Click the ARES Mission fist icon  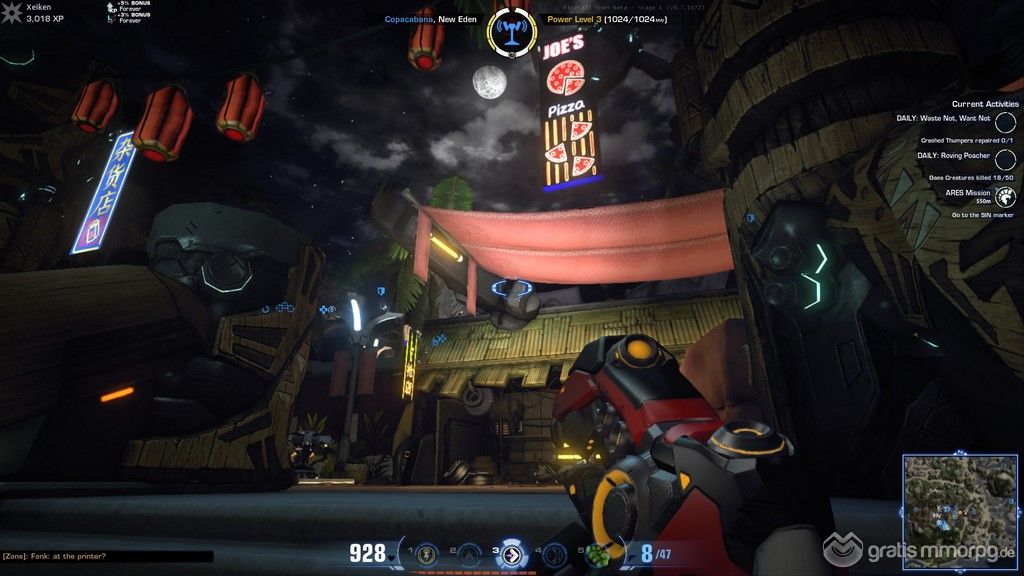(1006, 197)
